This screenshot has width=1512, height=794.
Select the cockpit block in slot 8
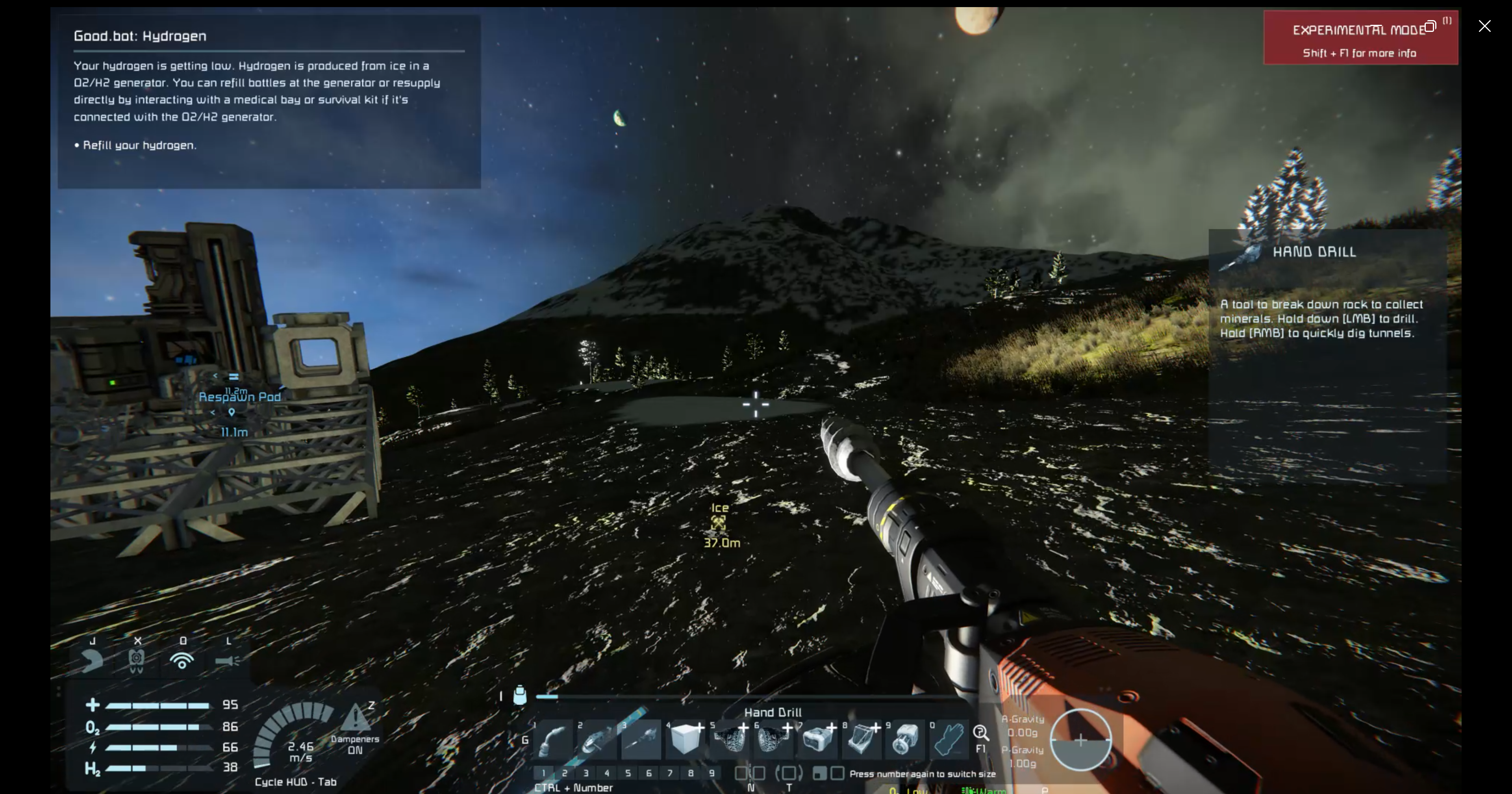[861, 740]
